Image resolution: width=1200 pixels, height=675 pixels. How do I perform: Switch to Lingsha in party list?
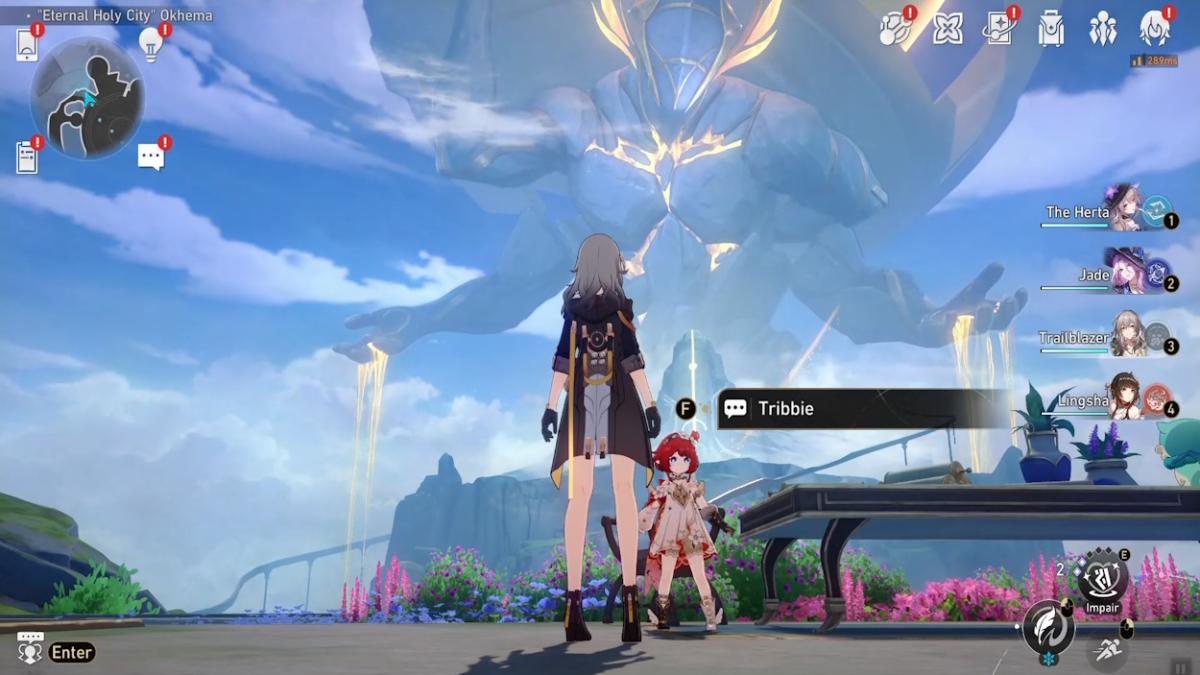tap(1125, 398)
